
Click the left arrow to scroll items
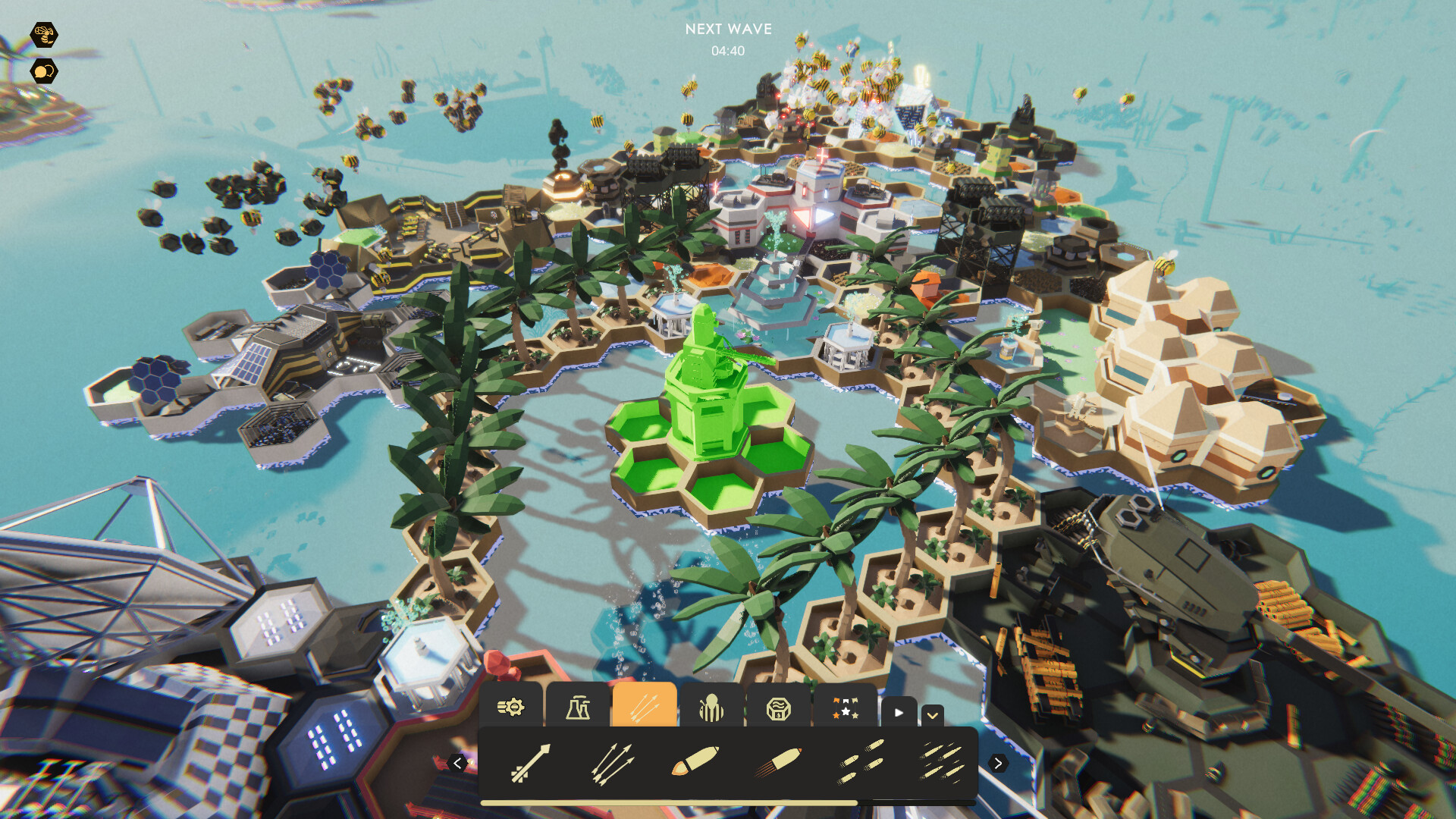pos(459,764)
